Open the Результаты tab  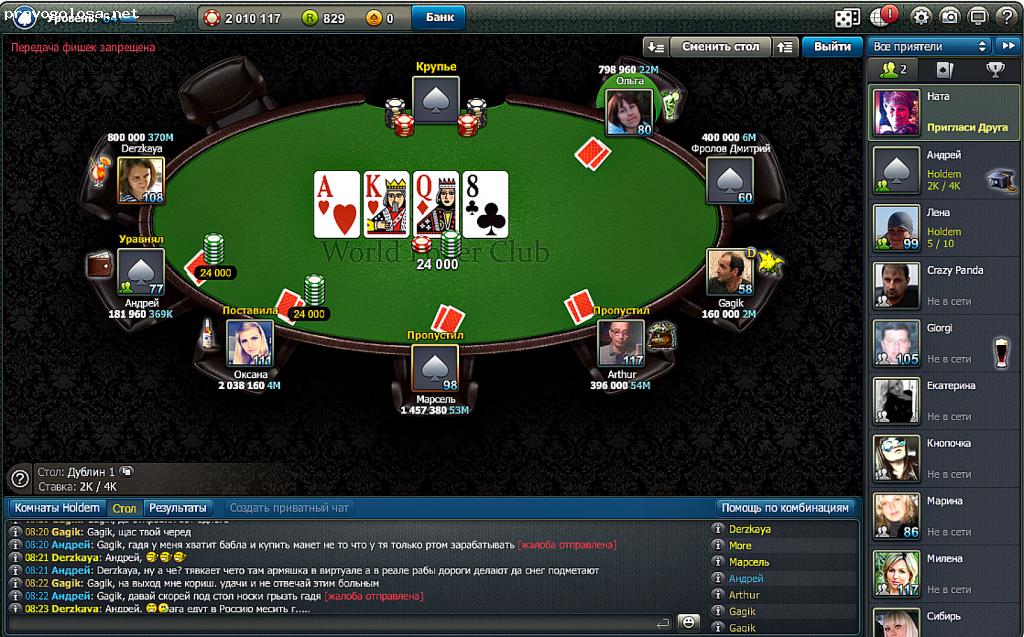click(178, 508)
